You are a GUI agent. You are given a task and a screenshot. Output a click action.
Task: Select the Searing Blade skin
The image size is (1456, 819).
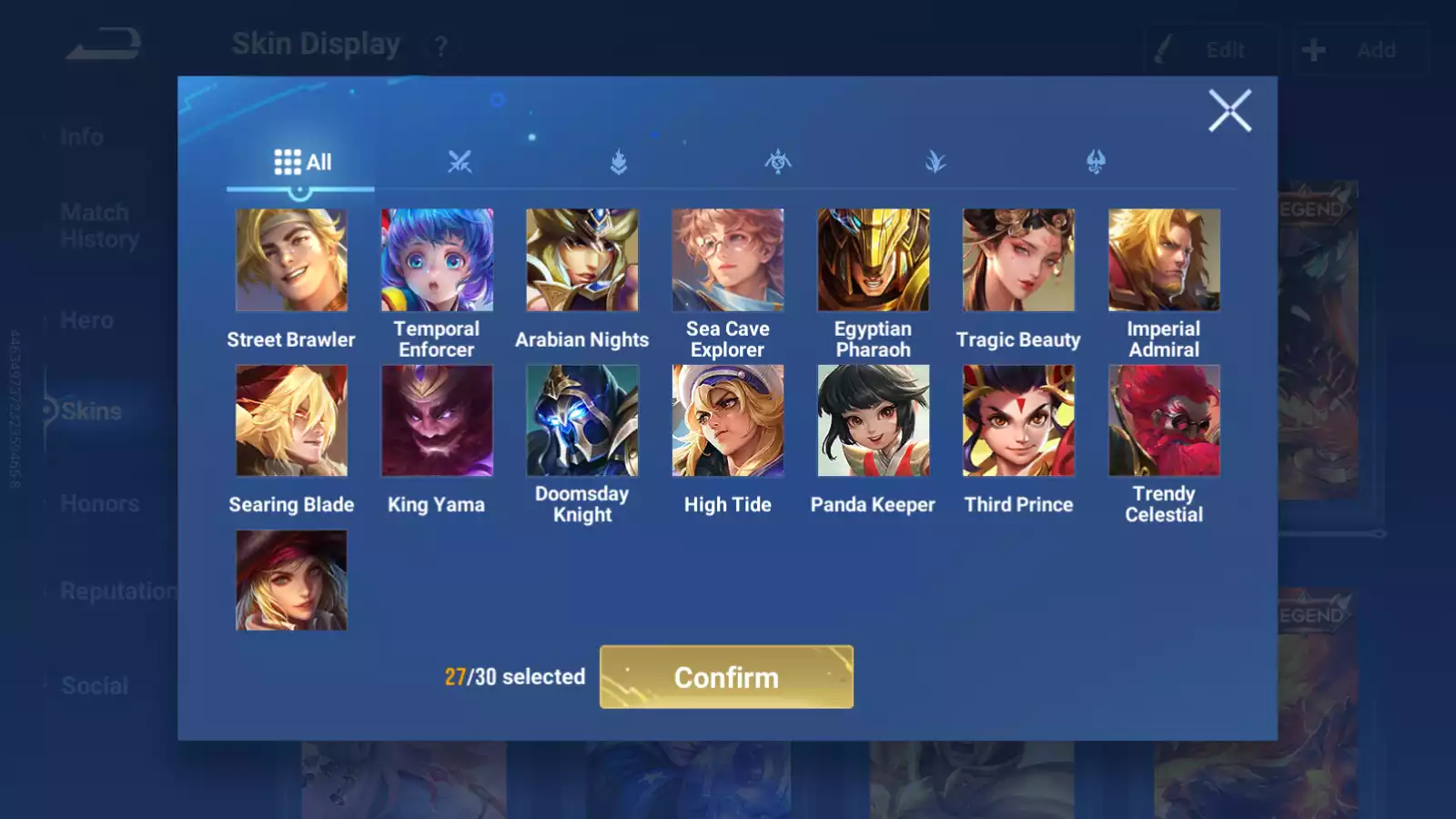(291, 420)
